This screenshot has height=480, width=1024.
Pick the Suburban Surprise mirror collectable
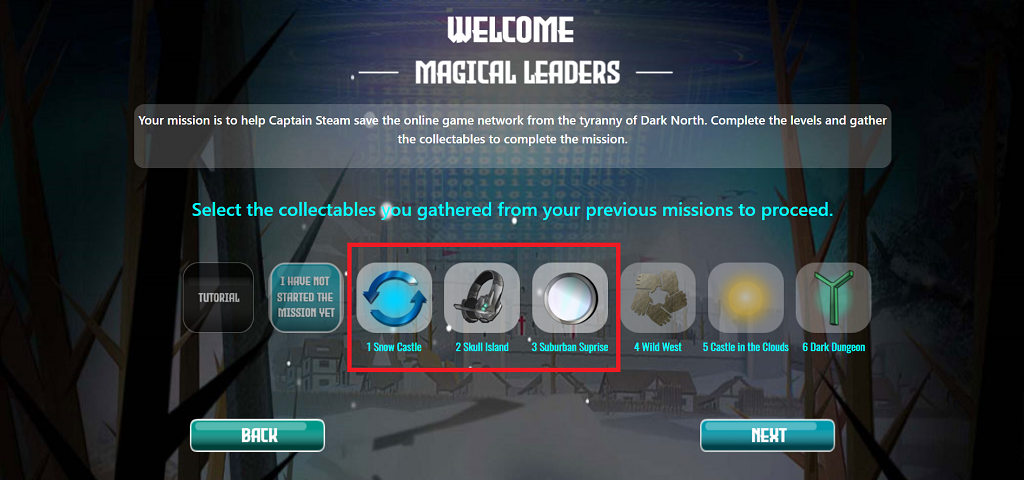569,298
